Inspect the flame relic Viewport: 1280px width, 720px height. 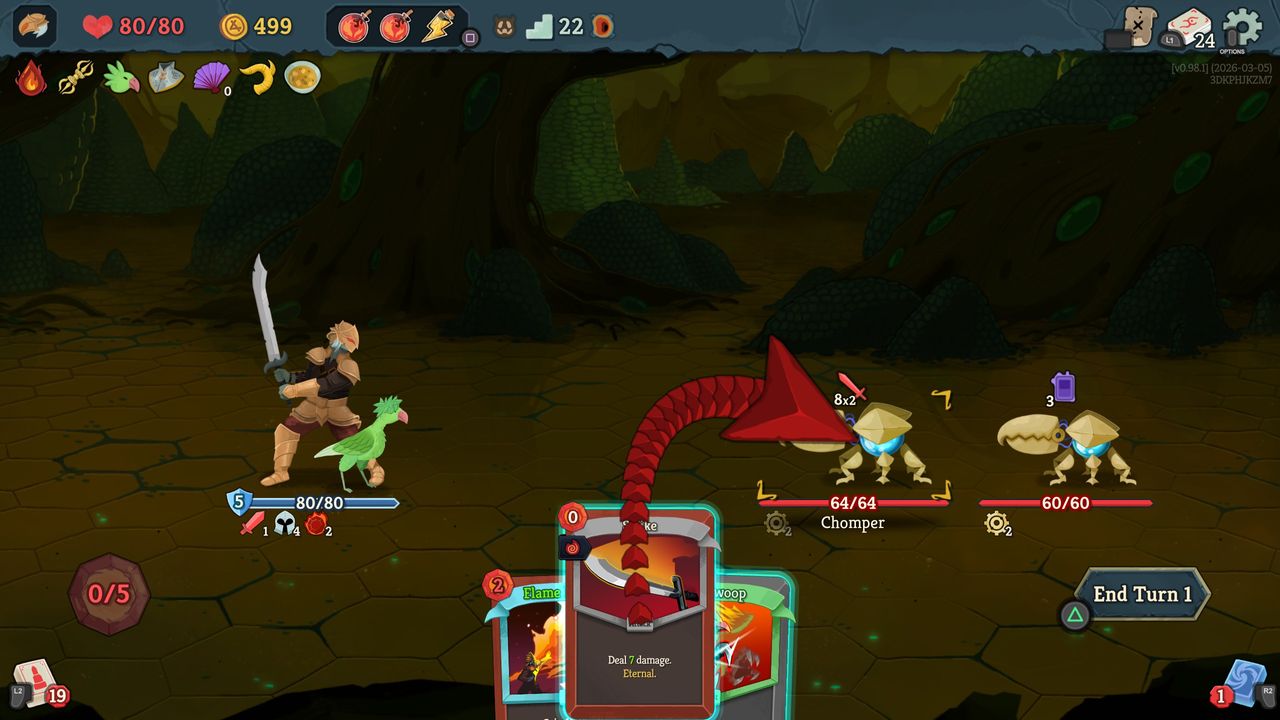pyautogui.click(x=30, y=77)
